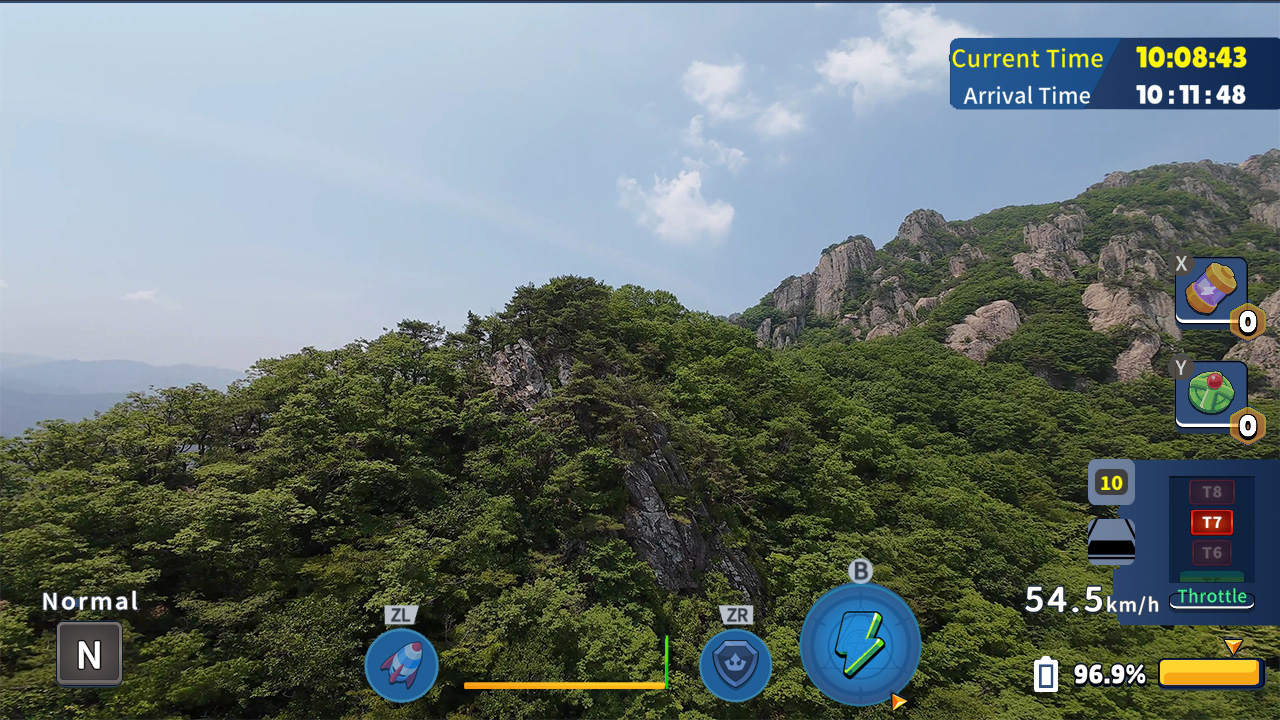Select the Current Time header
This screenshot has width=1280, height=720.
1028,58
